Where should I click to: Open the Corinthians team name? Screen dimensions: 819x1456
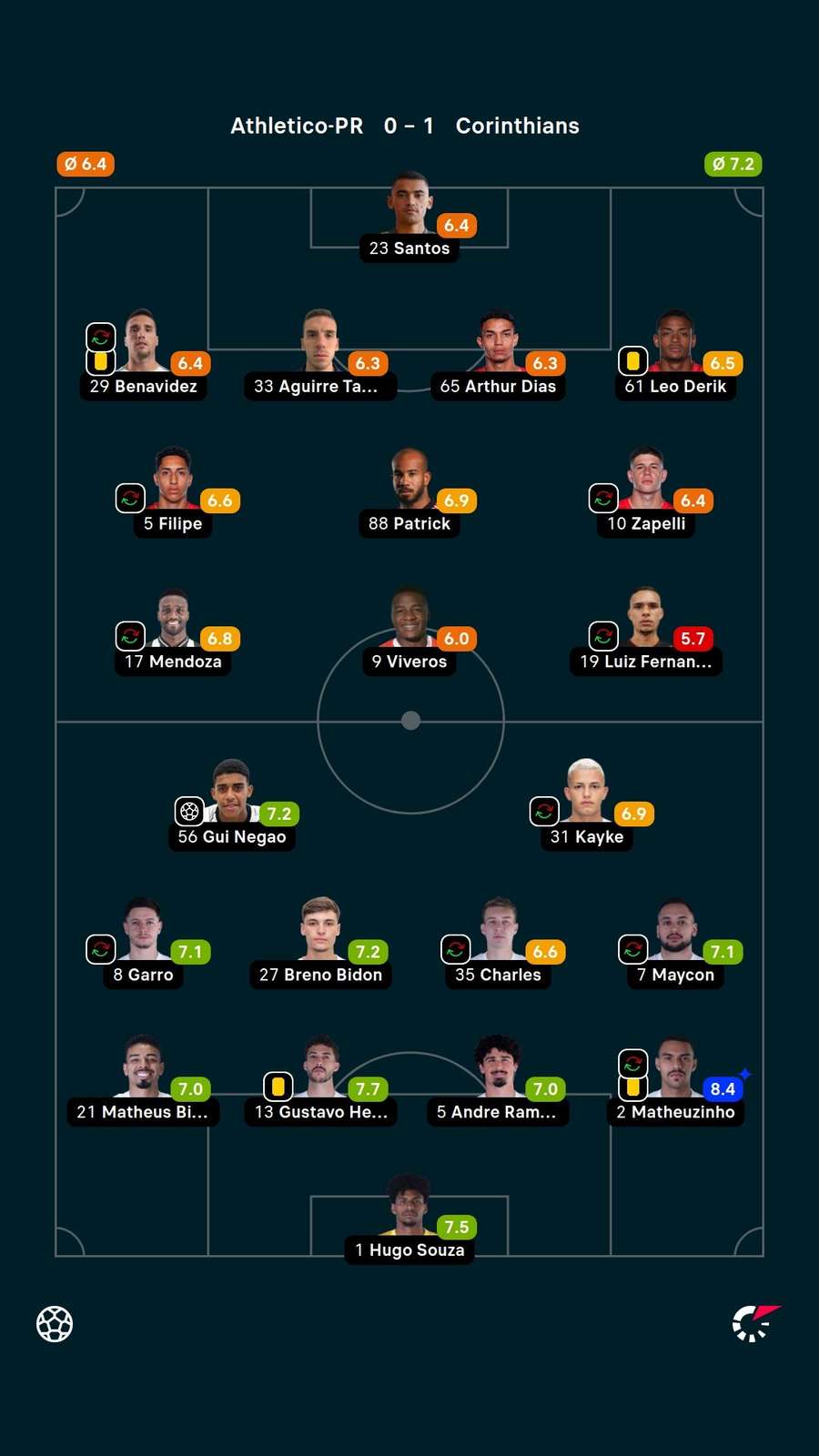[x=517, y=126]
